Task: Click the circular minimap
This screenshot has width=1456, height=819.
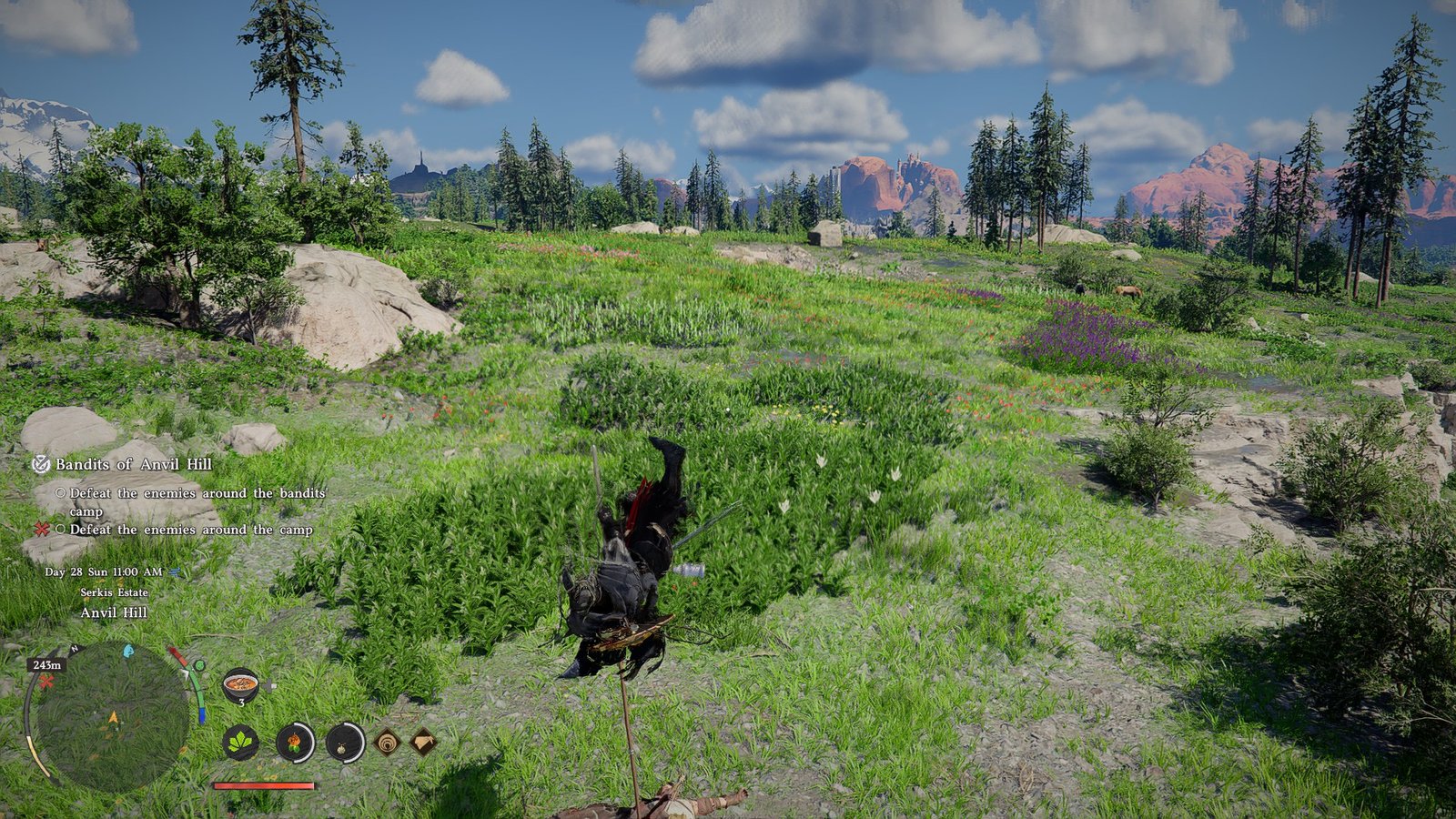Action: 111,717
